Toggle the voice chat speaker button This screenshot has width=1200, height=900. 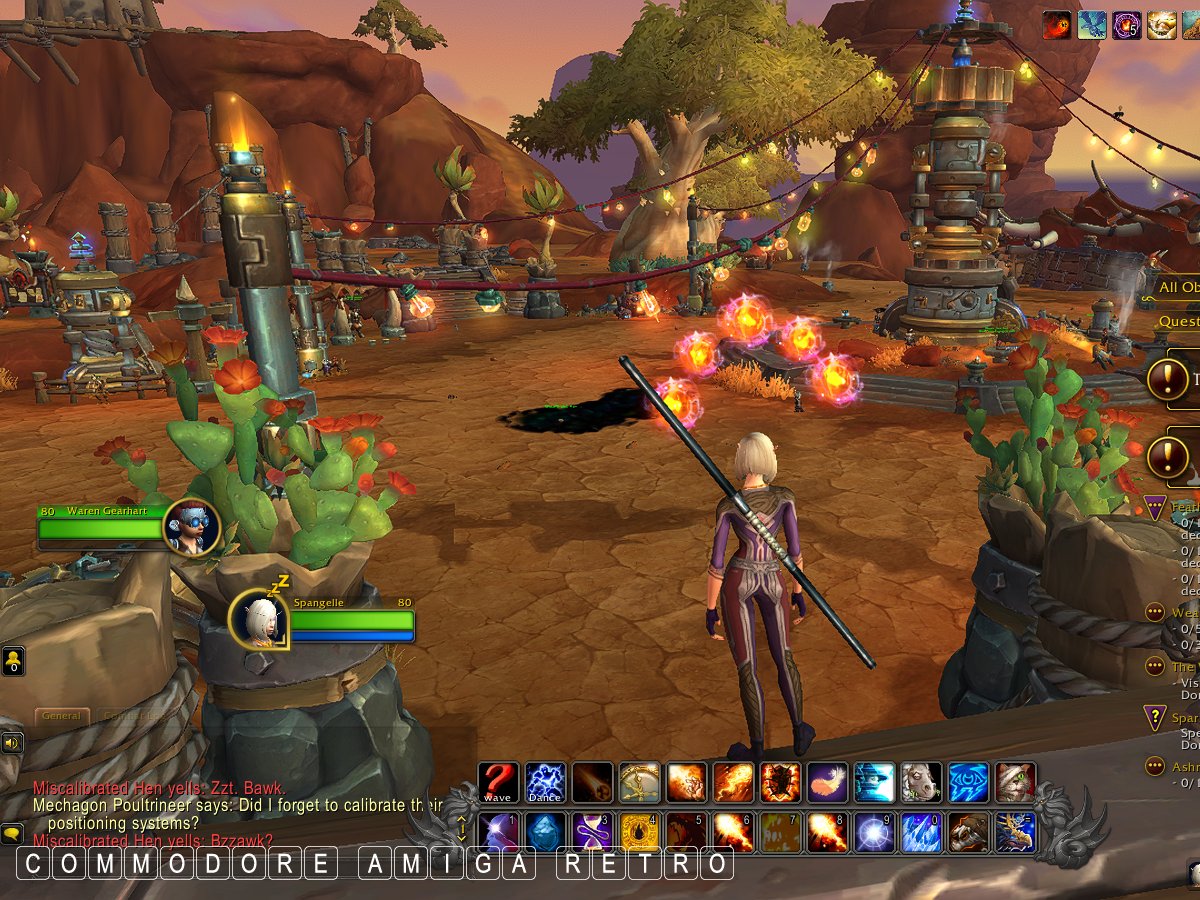click(x=12, y=742)
